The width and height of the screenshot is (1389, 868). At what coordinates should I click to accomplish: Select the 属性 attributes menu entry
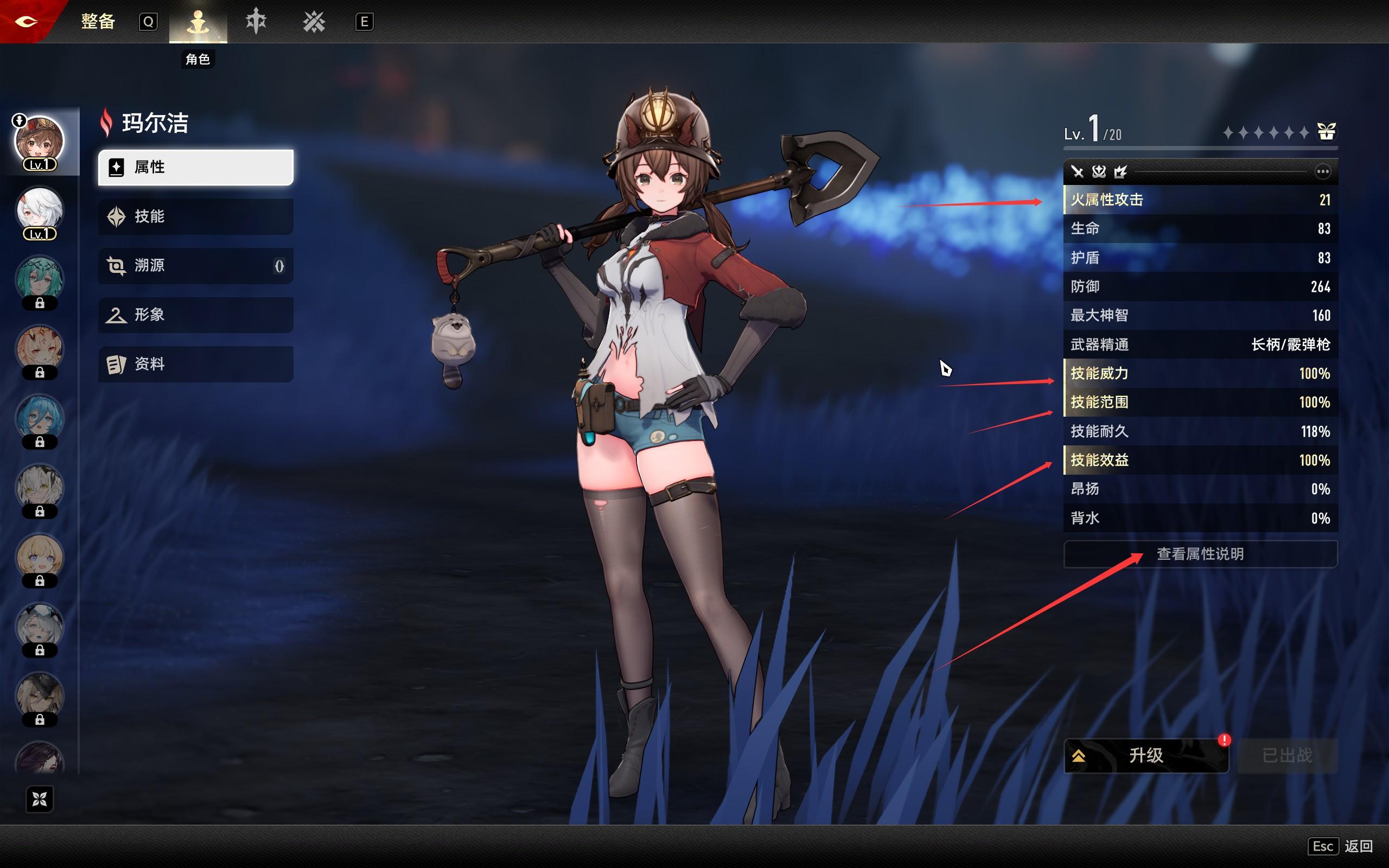196,167
